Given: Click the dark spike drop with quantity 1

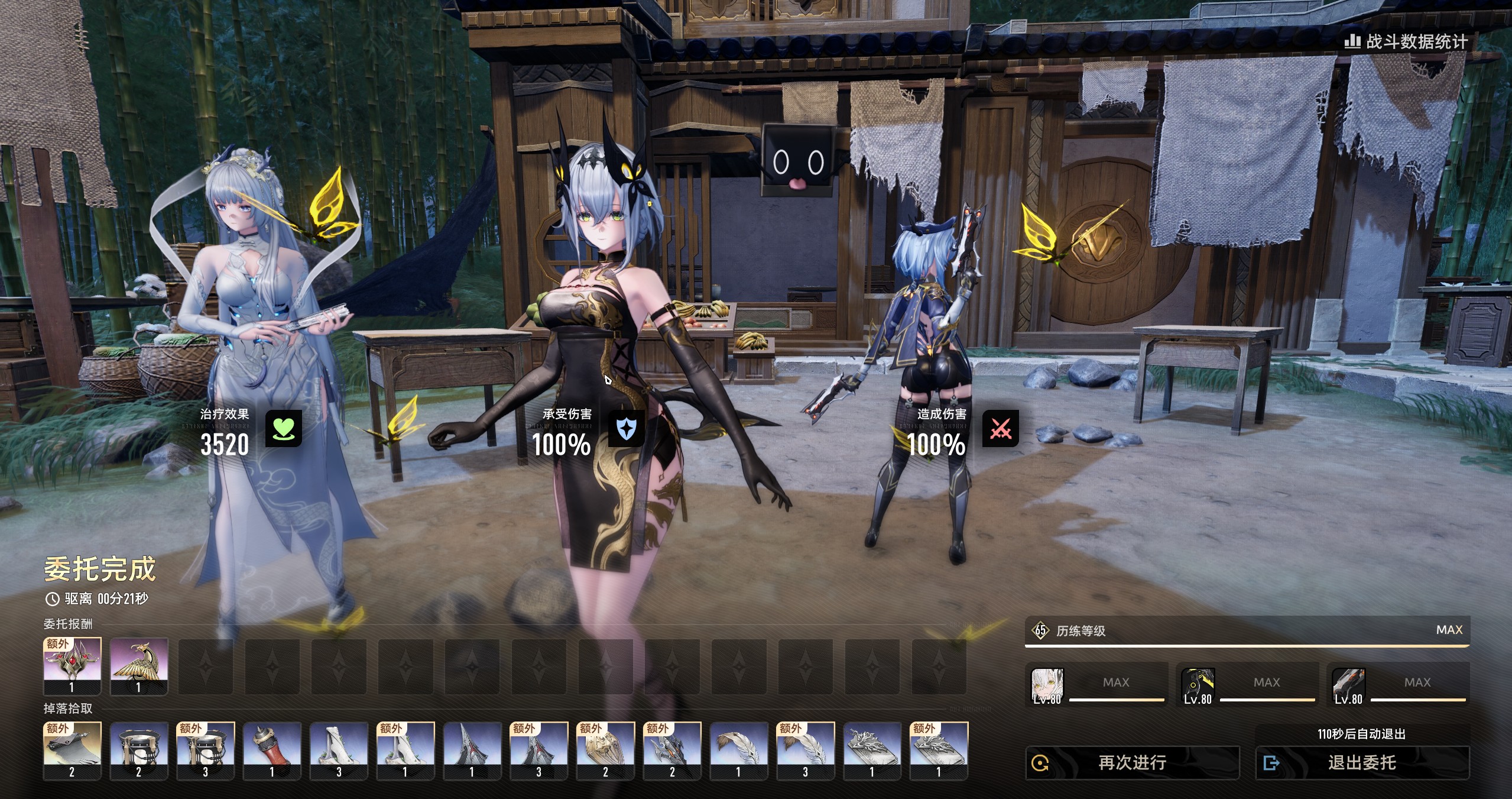Looking at the screenshot, I should click(x=472, y=749).
